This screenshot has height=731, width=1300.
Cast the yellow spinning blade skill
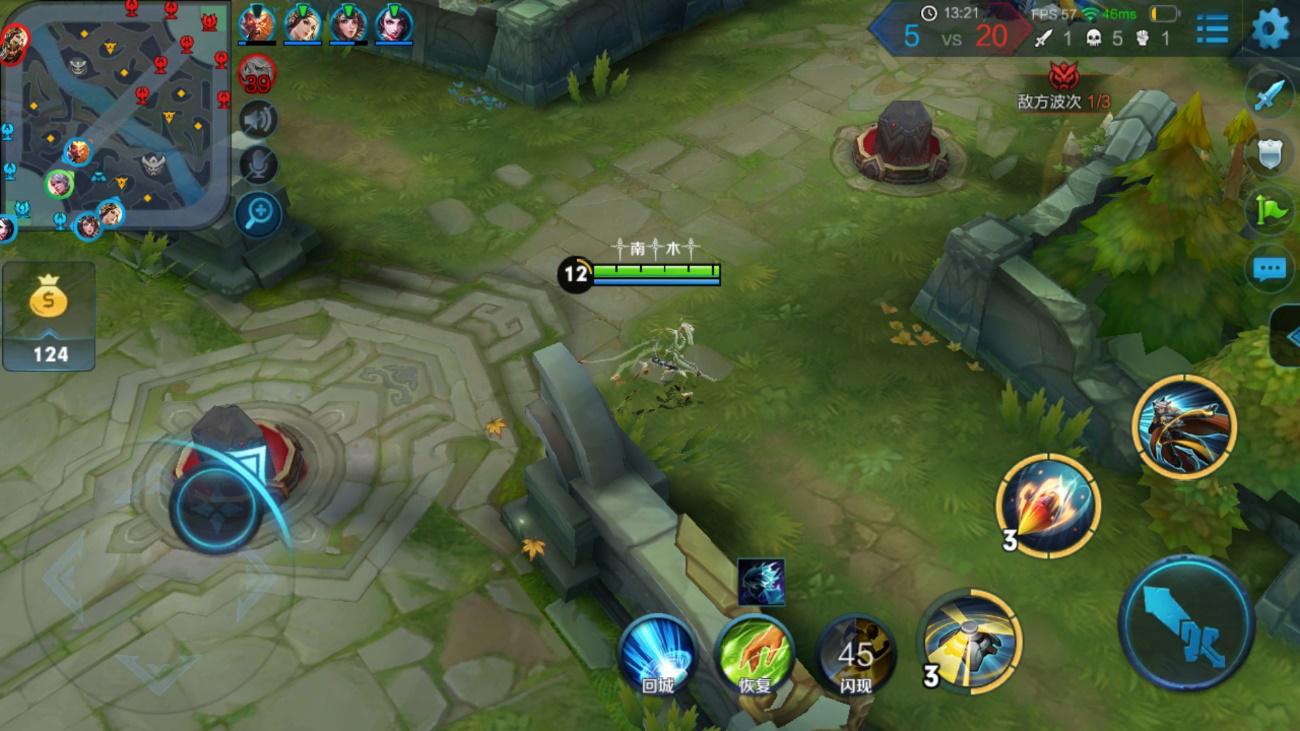[x=970, y=641]
